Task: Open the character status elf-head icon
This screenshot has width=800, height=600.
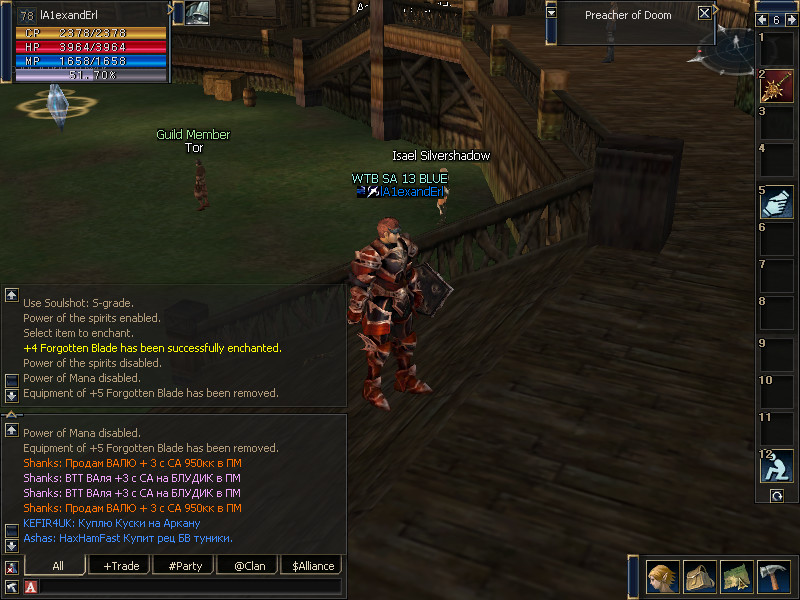Action: [x=663, y=577]
